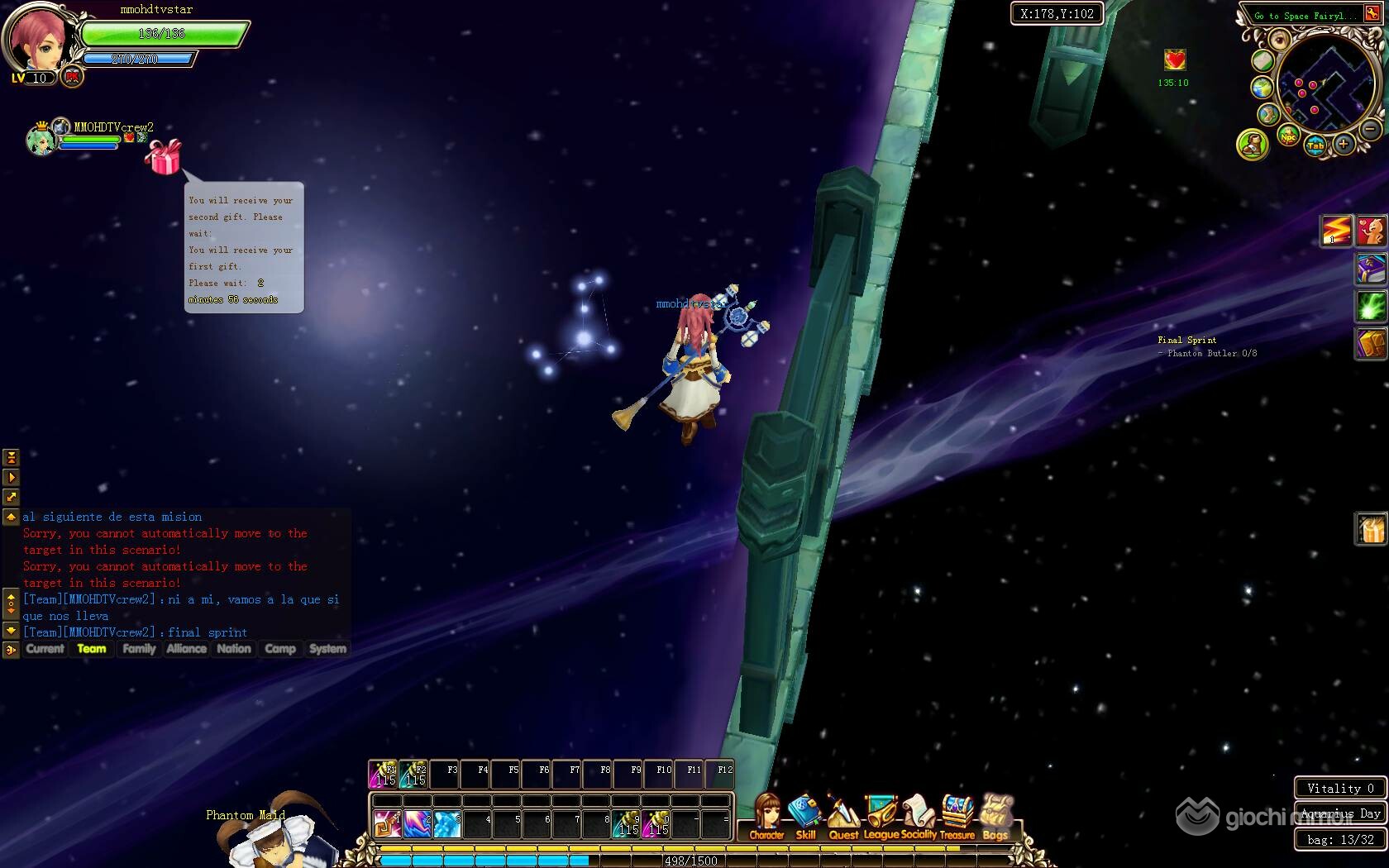Open the Bags inventory
The height and width of the screenshot is (868, 1389).
(995, 815)
